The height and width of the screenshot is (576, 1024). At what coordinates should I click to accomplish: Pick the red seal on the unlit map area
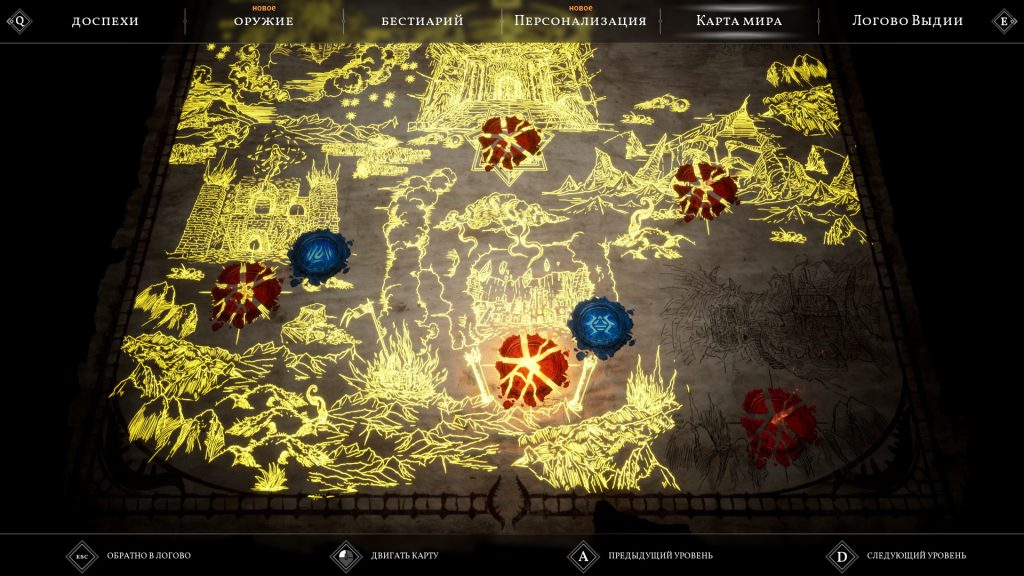pos(778,424)
